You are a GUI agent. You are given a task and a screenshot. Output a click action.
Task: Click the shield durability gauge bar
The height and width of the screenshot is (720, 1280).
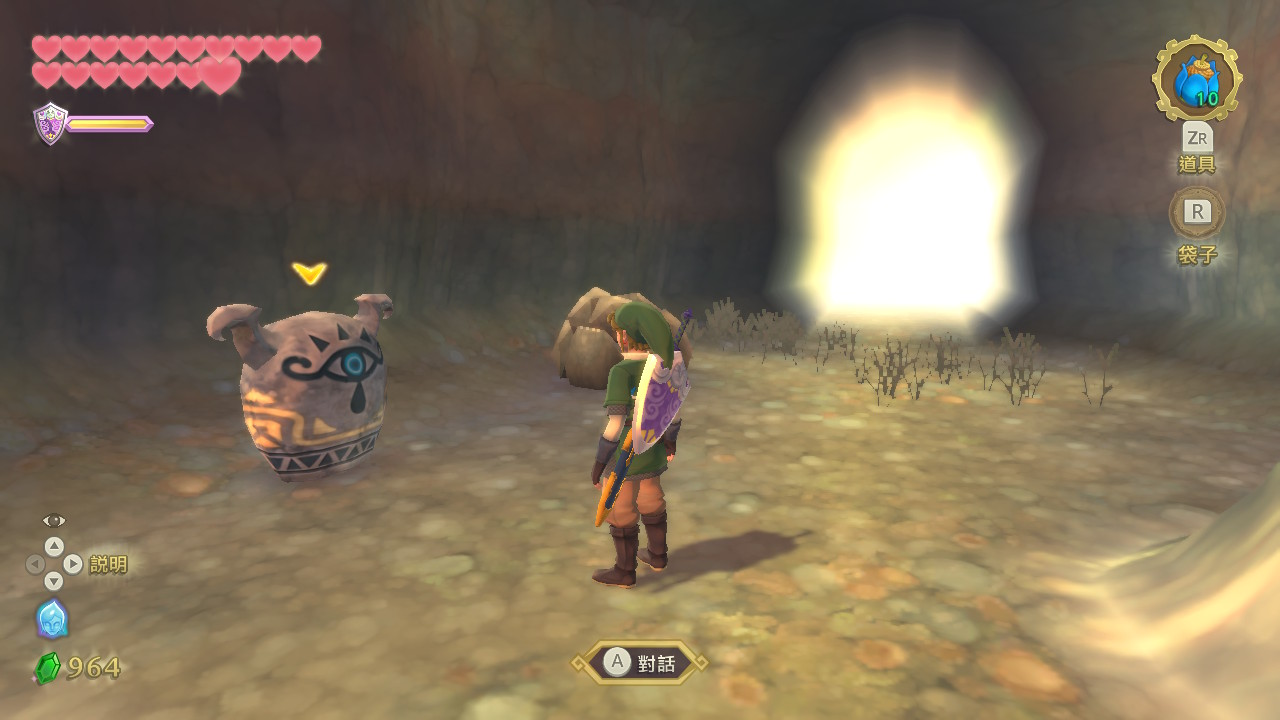(x=106, y=125)
